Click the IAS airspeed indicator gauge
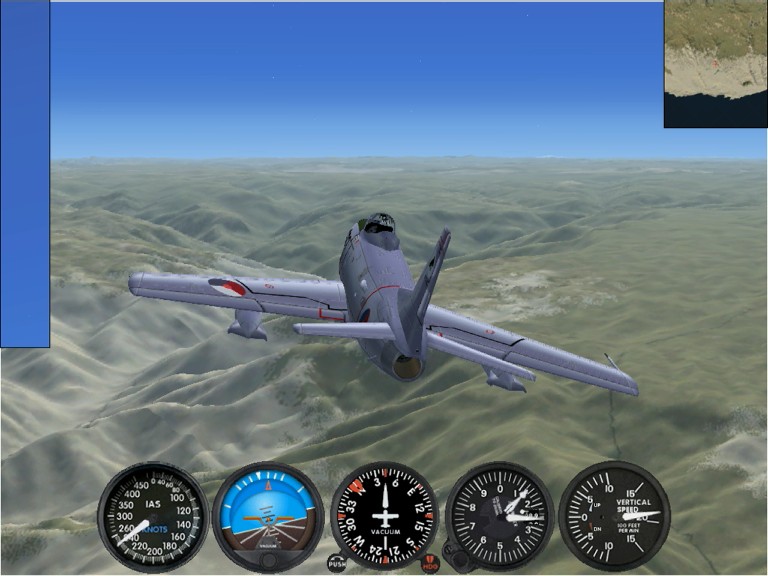Viewport: 768px width, 576px height. (153, 516)
